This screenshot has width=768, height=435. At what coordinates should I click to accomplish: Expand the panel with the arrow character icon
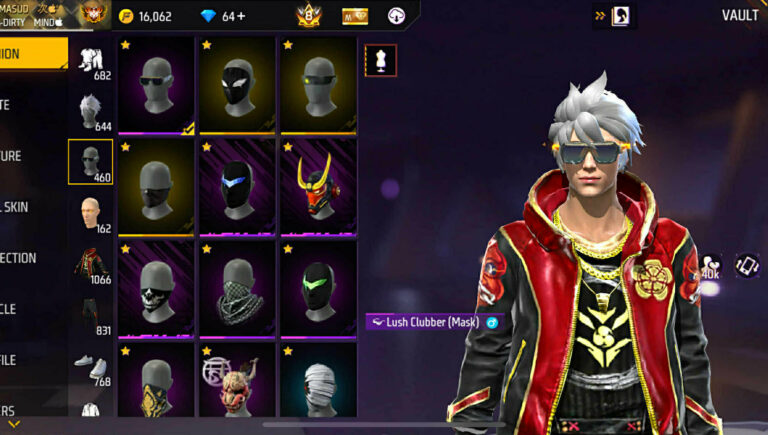pos(611,16)
